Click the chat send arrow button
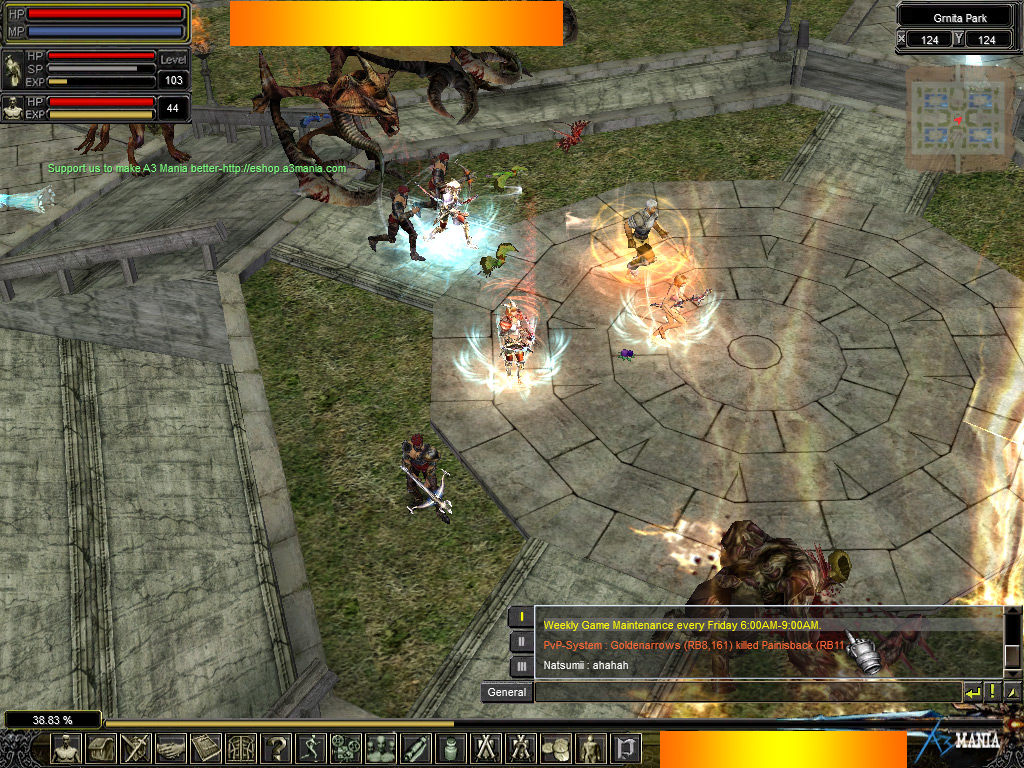 pos(972,692)
